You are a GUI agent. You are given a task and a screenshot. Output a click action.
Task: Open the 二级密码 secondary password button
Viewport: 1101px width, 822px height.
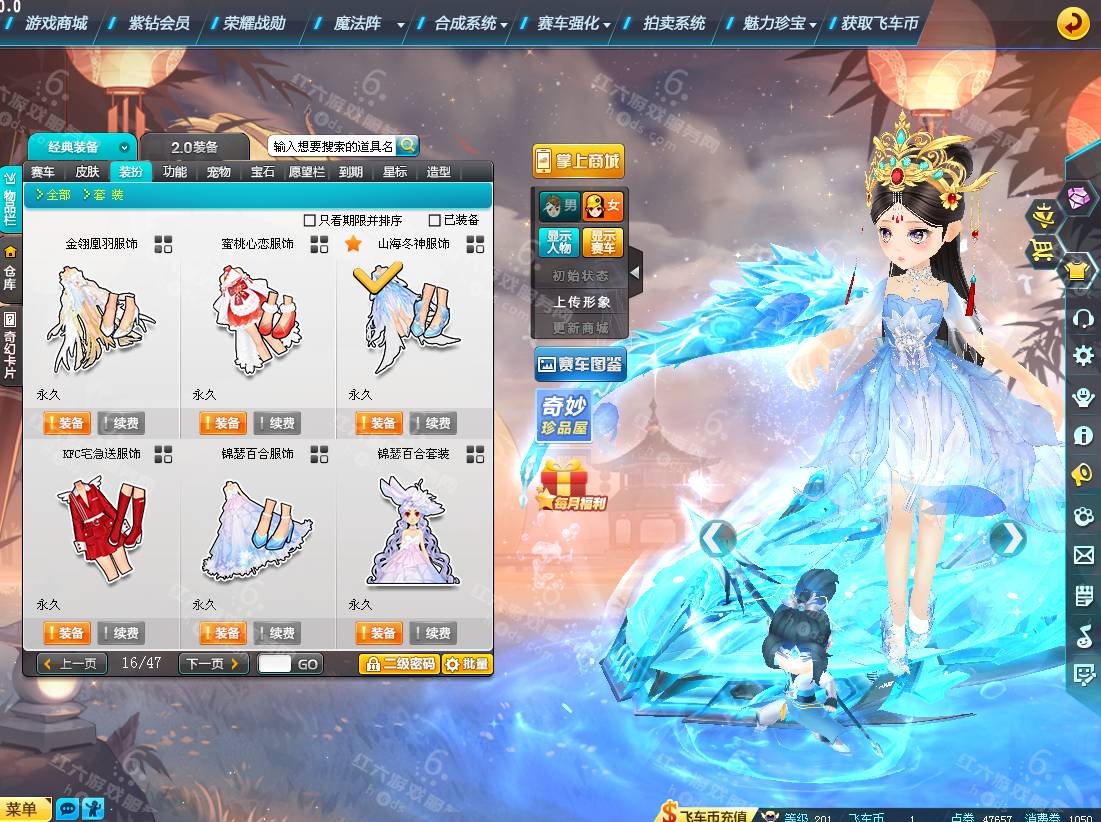399,664
